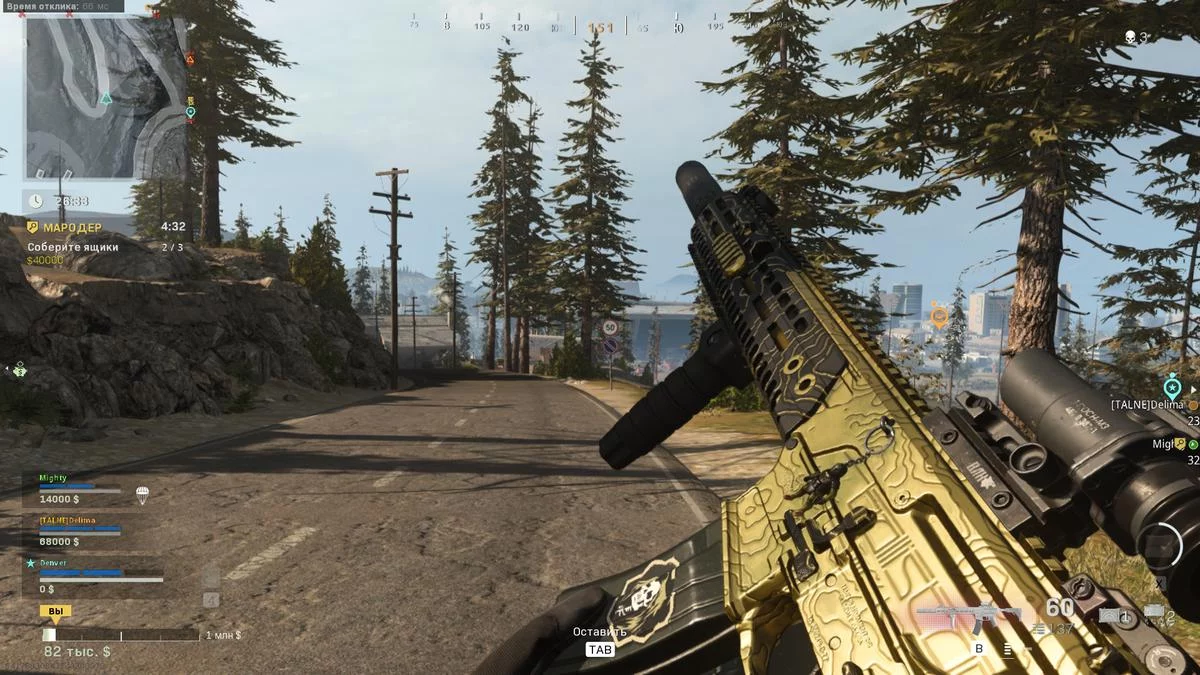Click the yellow ВЫ marker on cash bar
The width and height of the screenshot is (1200, 675).
point(55,611)
